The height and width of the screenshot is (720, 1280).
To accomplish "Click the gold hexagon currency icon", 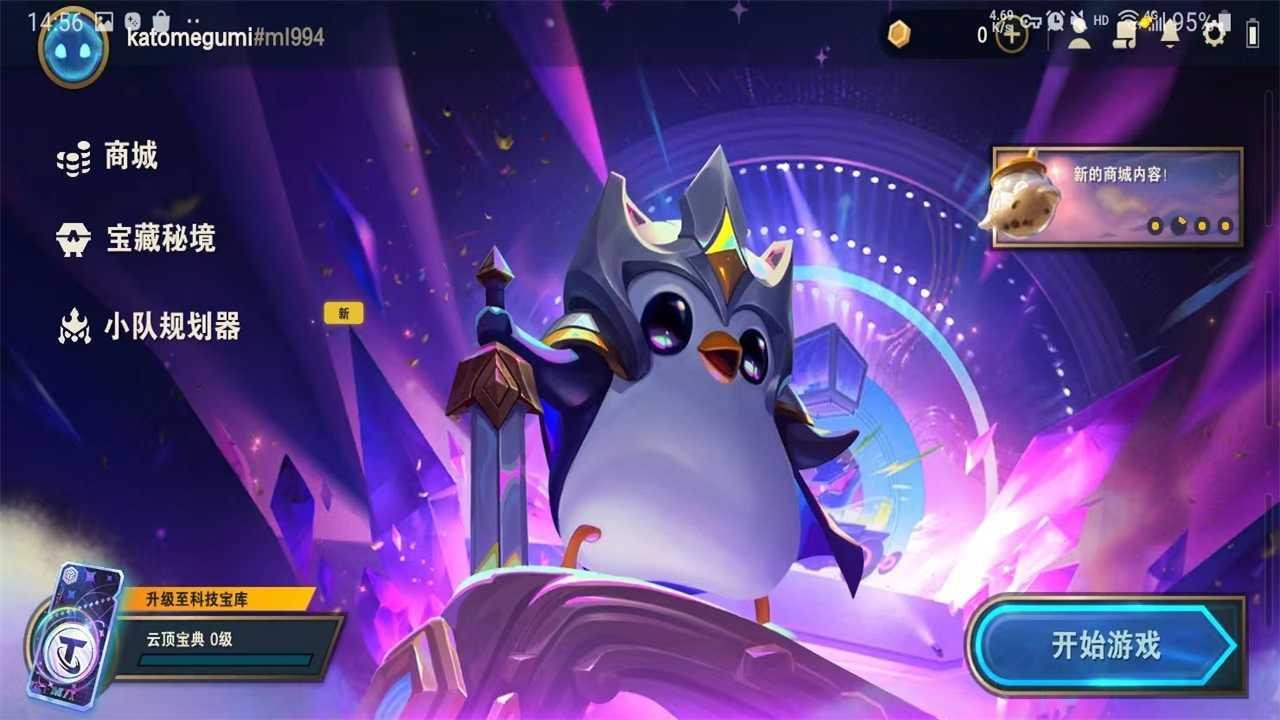I will click(x=897, y=35).
